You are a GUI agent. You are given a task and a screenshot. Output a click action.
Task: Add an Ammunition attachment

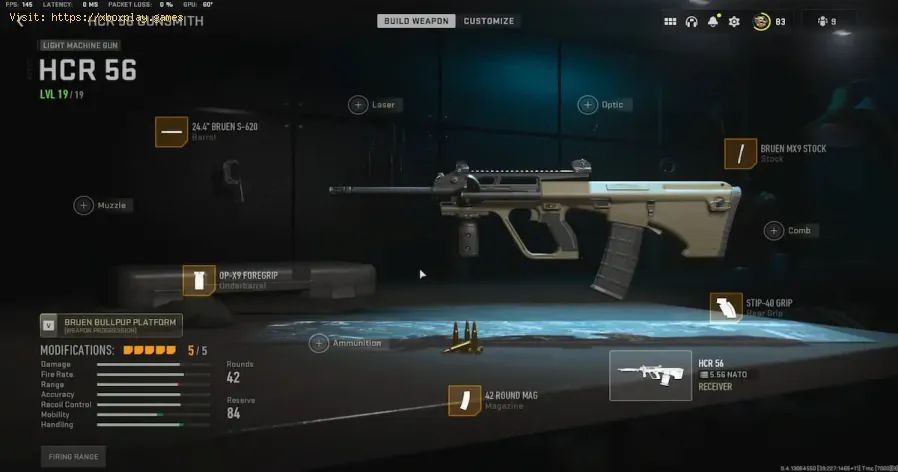(319, 343)
